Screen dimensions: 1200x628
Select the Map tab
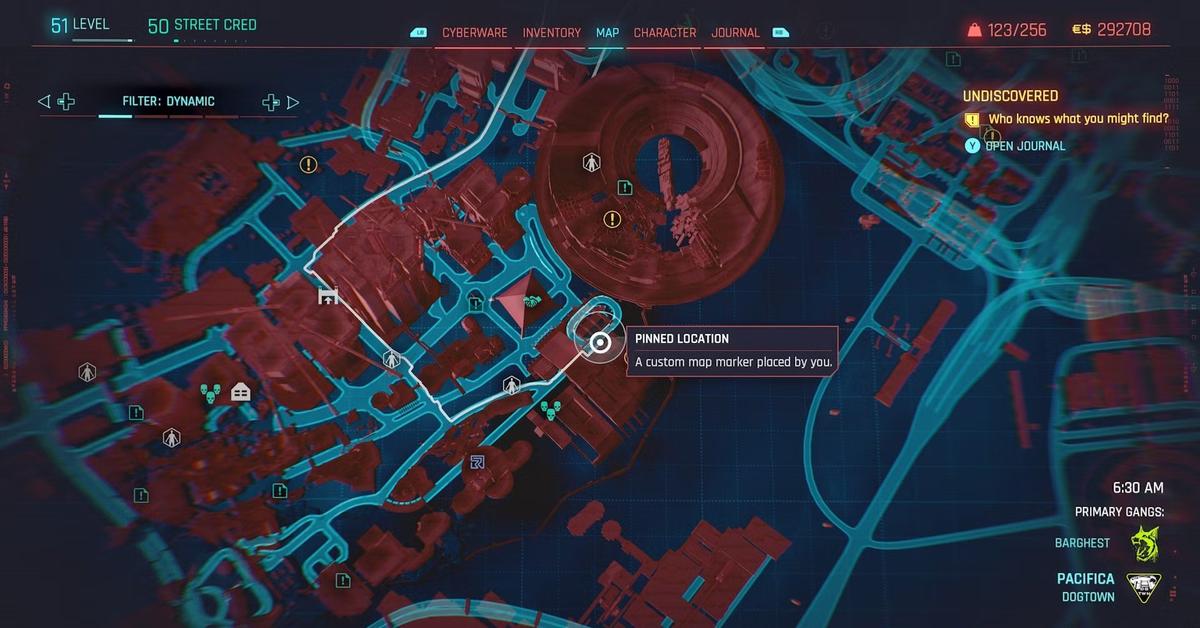(x=608, y=32)
